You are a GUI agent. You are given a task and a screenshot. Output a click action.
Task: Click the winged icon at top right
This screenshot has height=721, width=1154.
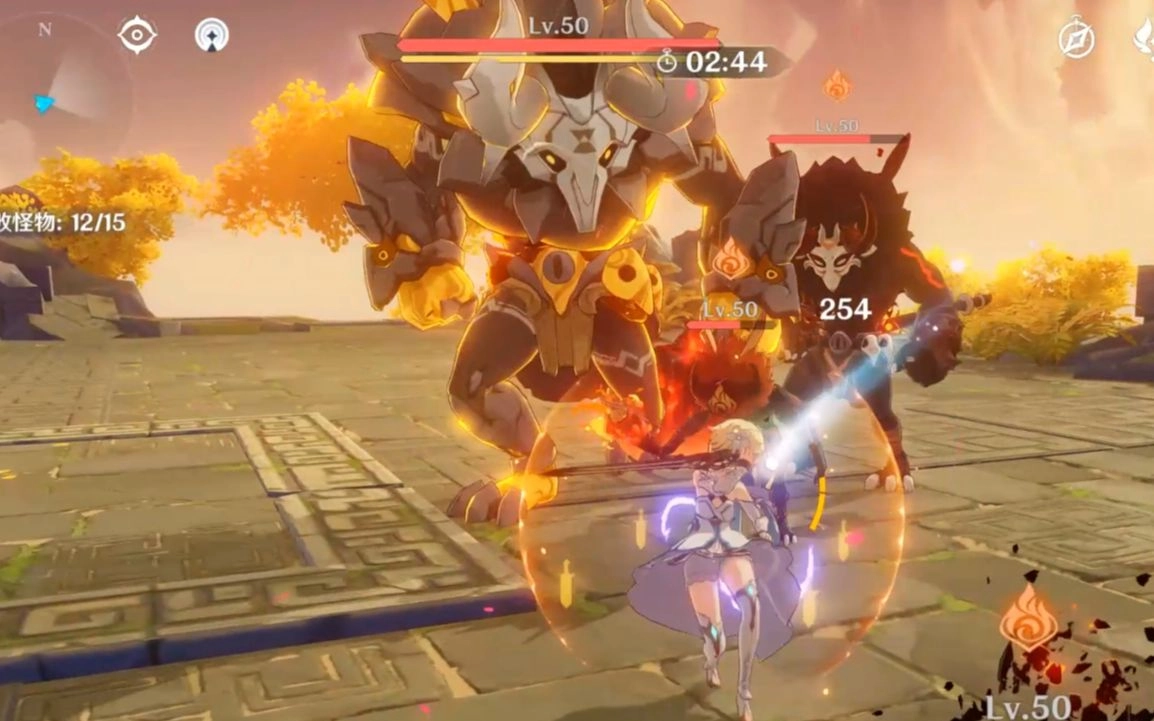click(1143, 39)
